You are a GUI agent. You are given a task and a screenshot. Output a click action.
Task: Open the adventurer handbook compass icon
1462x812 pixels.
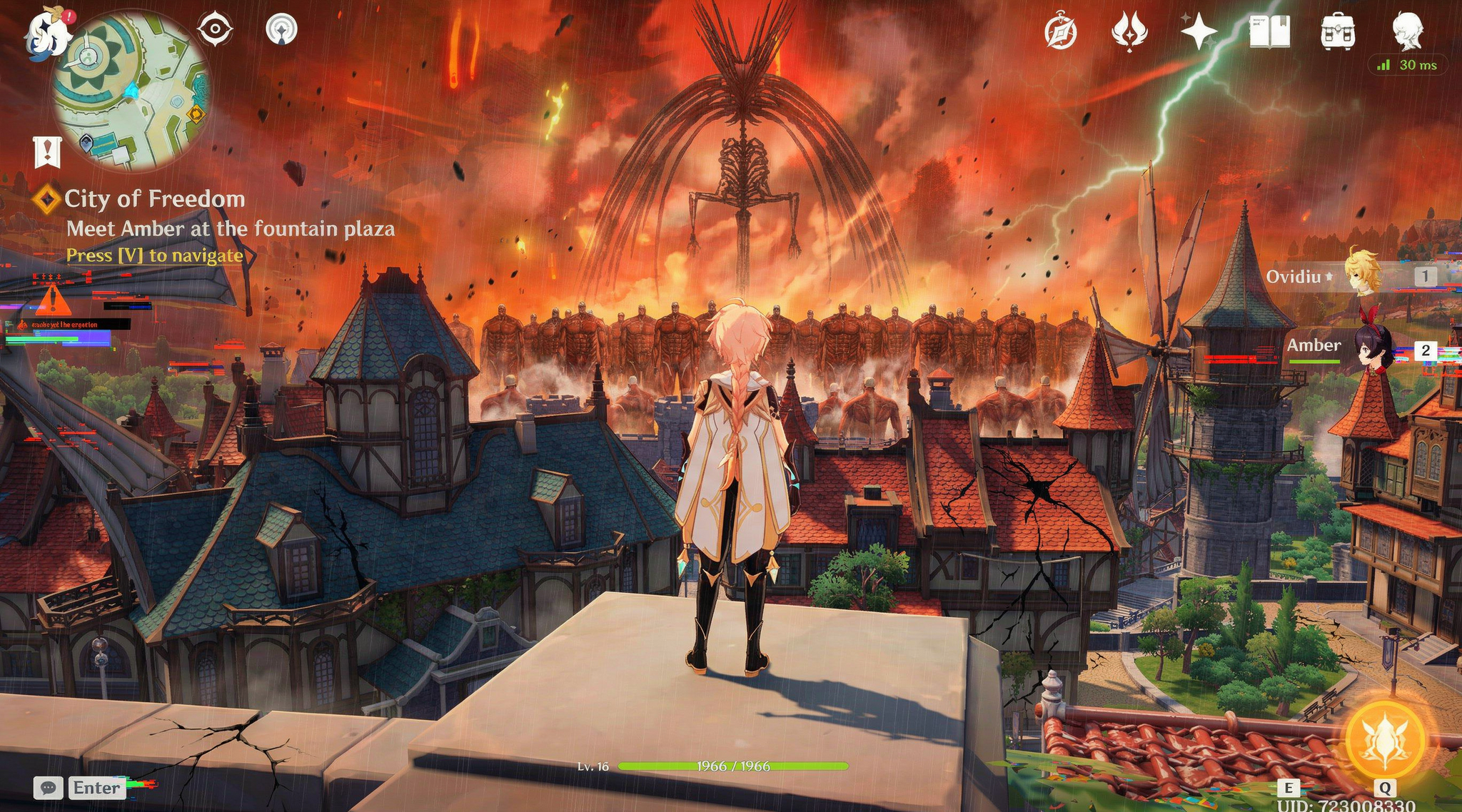1060,33
